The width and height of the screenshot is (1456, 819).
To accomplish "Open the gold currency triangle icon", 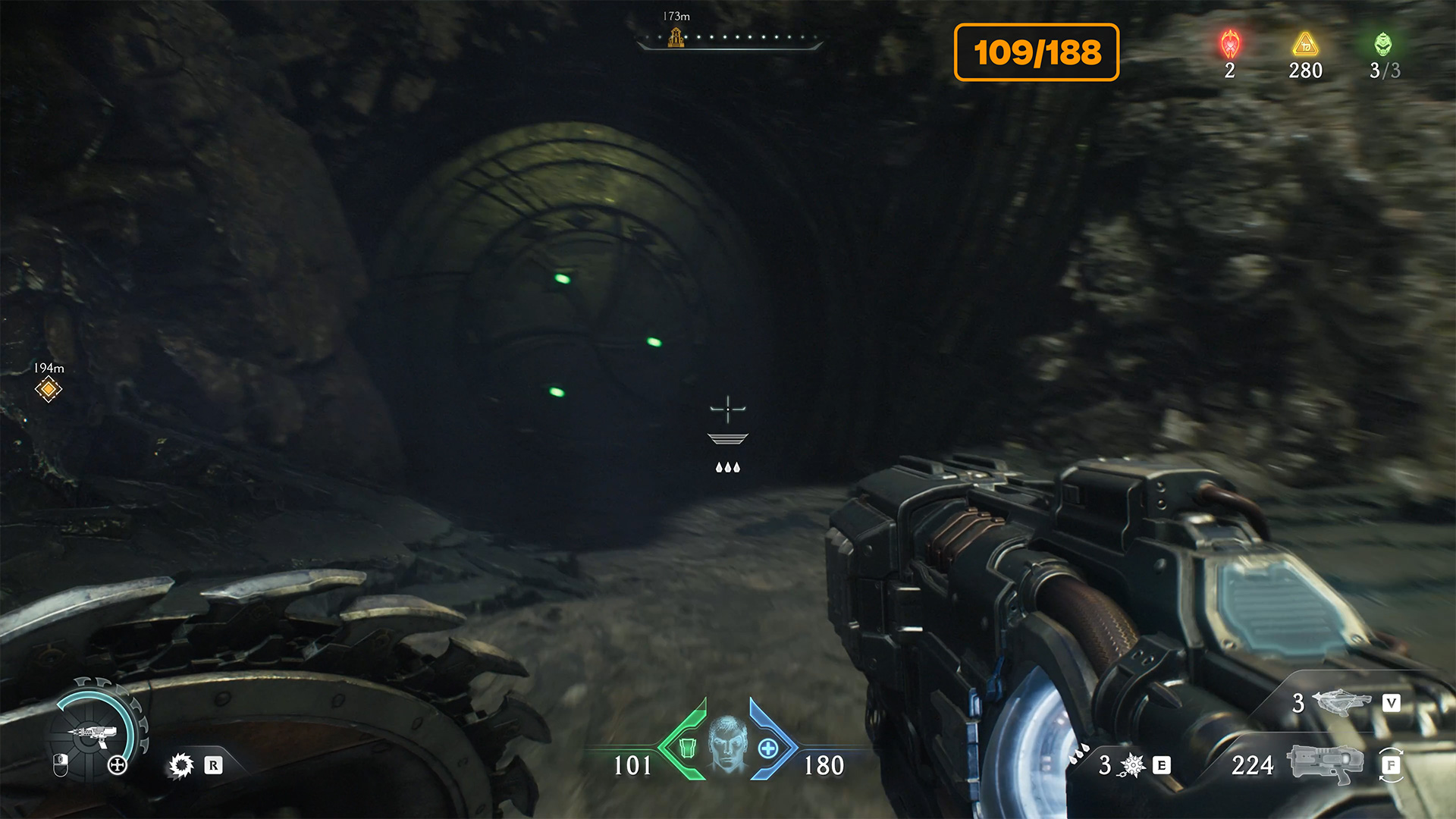I will (1305, 45).
